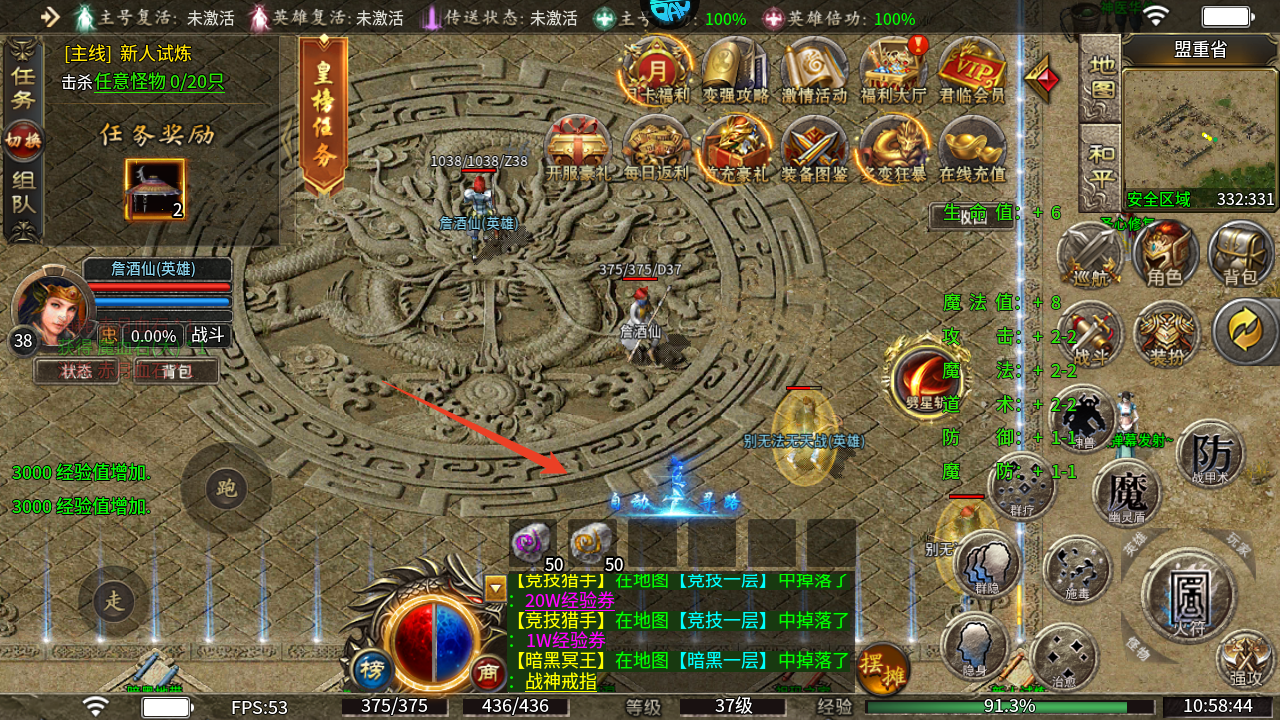Tap the 跑 run button

click(226, 489)
